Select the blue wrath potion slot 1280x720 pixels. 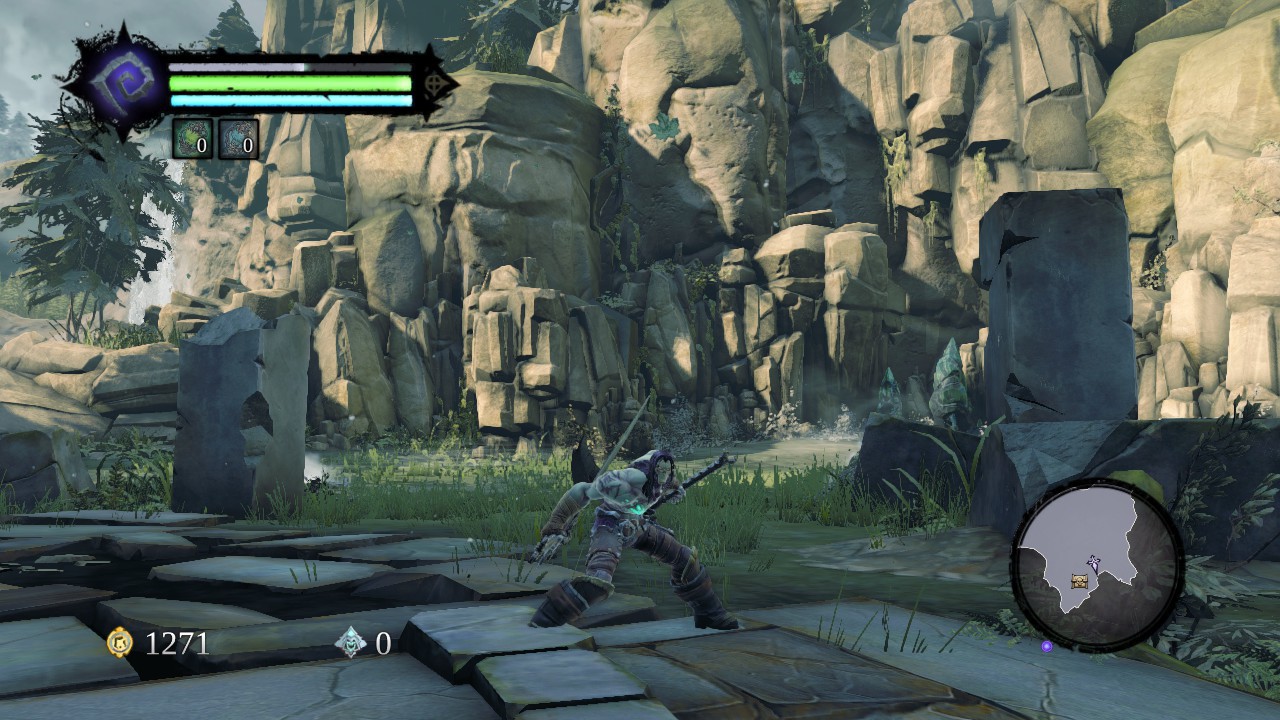click(238, 139)
